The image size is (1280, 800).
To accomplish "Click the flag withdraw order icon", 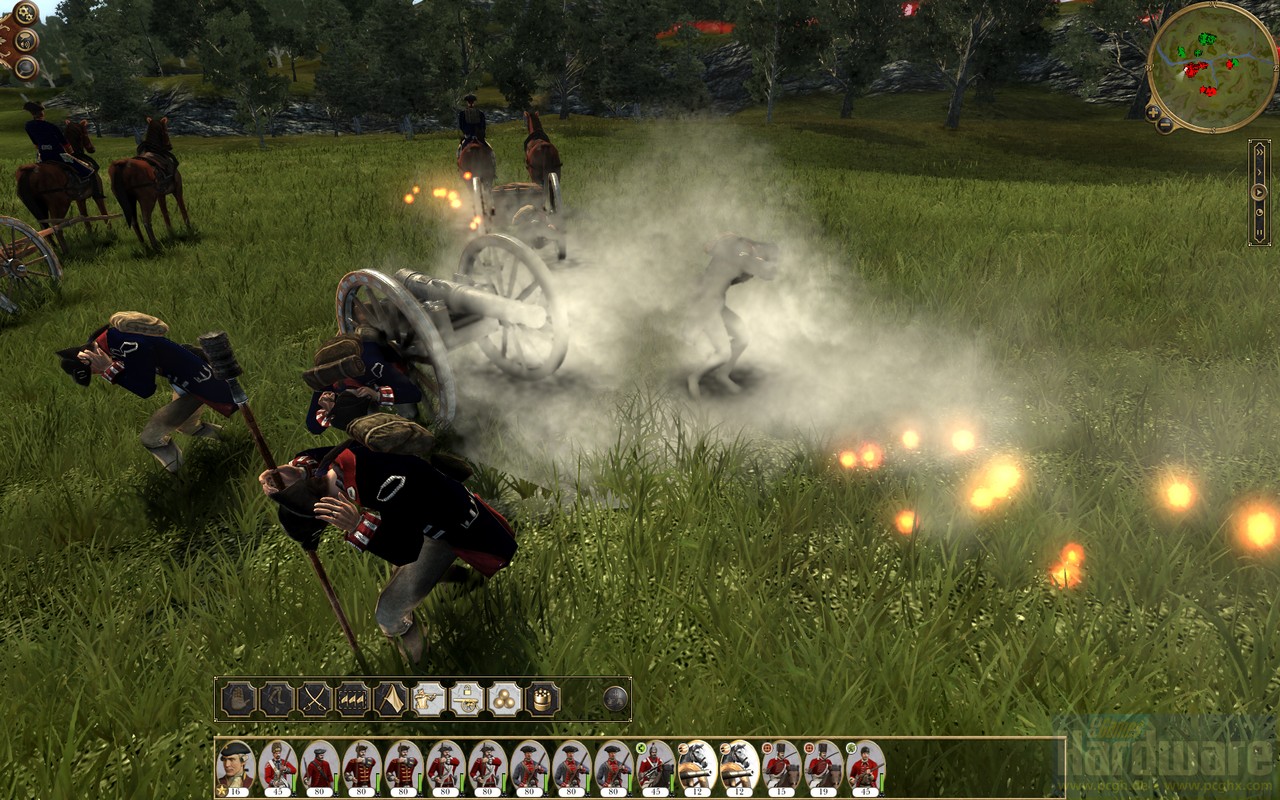I will (390, 698).
